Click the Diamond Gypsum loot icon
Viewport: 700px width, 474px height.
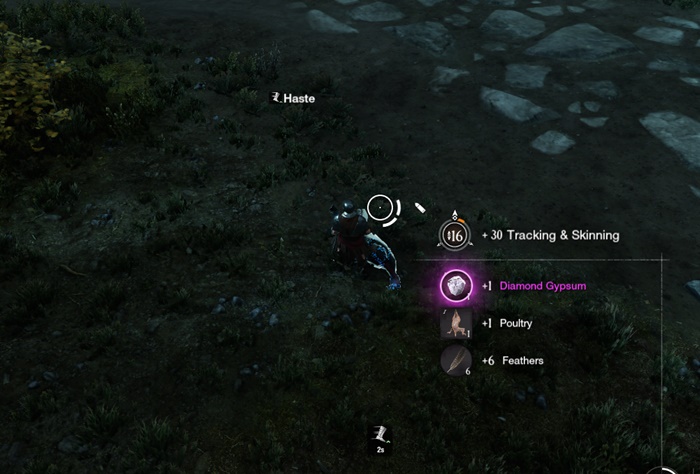click(x=456, y=286)
